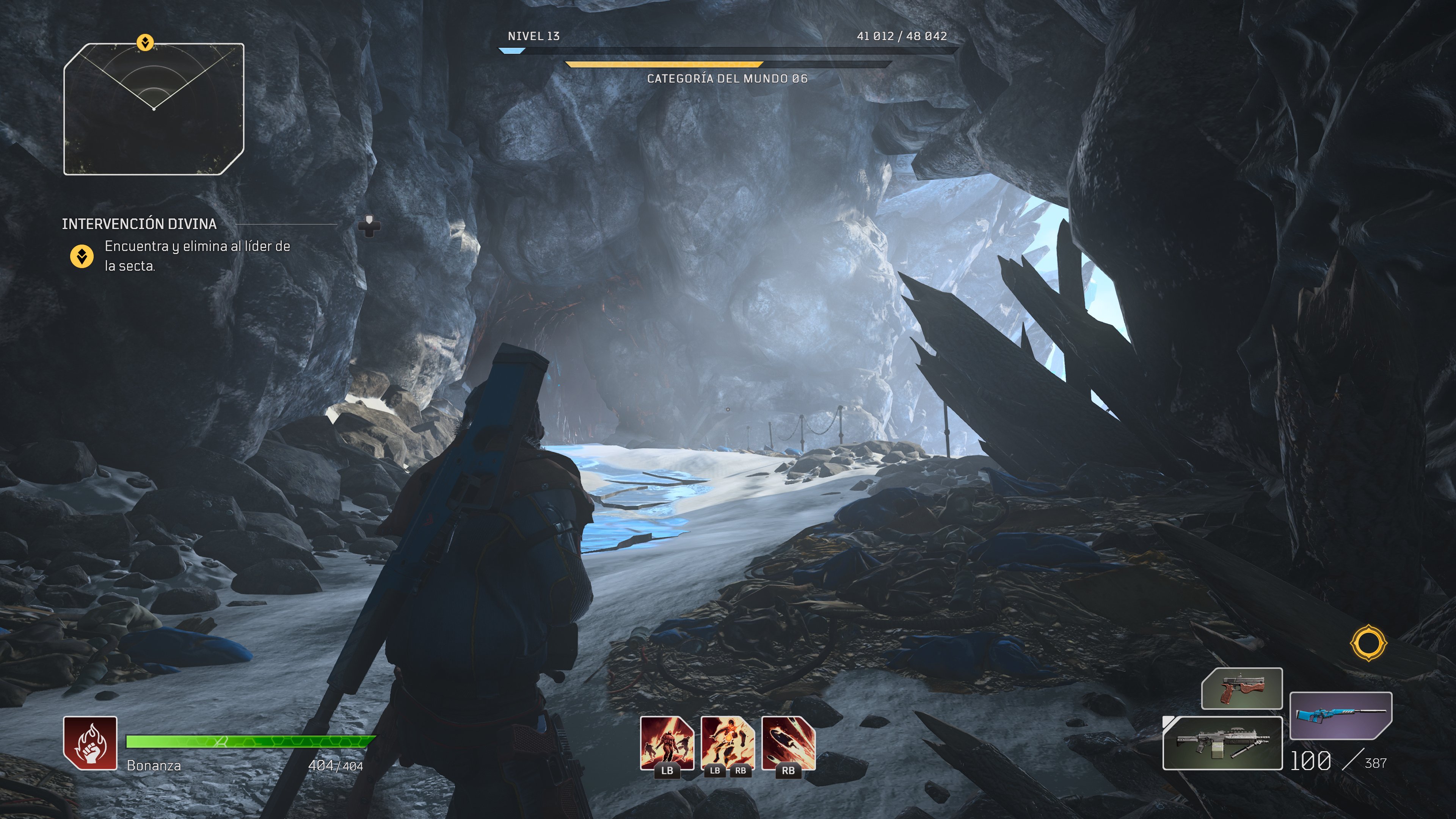This screenshot has width=1456, height=819.
Task: Use the skill with the glowing-chest burning figure
Action: point(728,743)
